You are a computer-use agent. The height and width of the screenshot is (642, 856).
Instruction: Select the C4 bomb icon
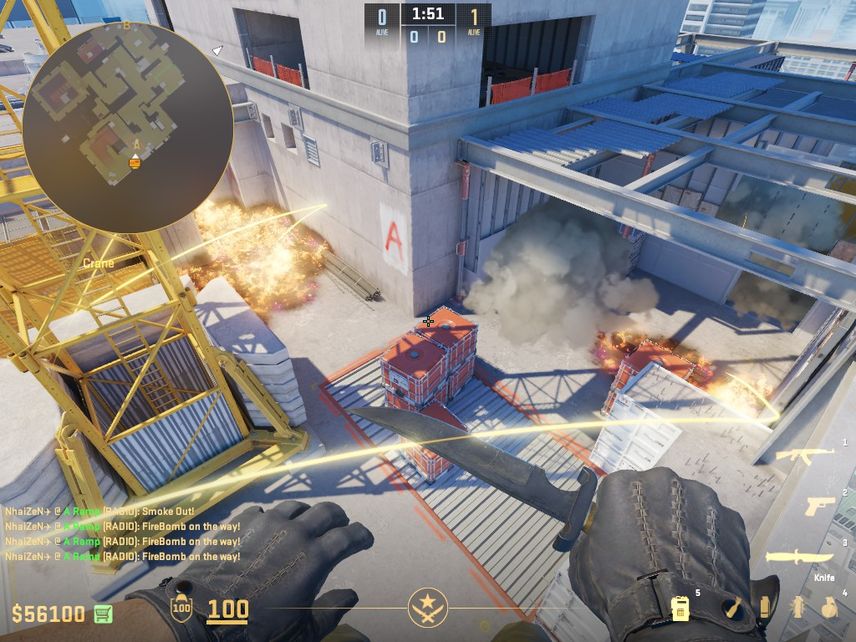(x=680, y=607)
